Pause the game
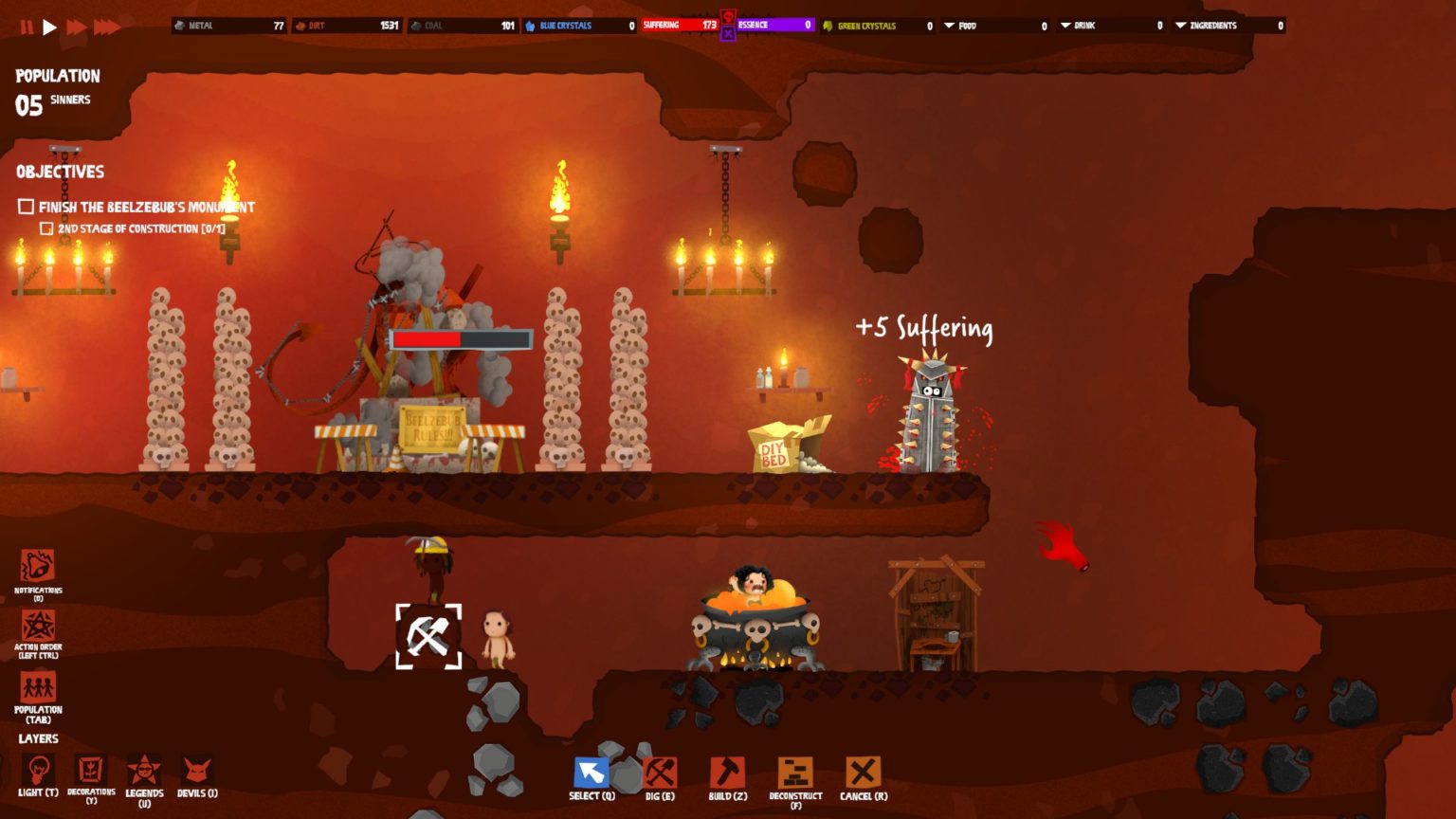Viewport: 1456px width, 819px height. [x=27, y=27]
